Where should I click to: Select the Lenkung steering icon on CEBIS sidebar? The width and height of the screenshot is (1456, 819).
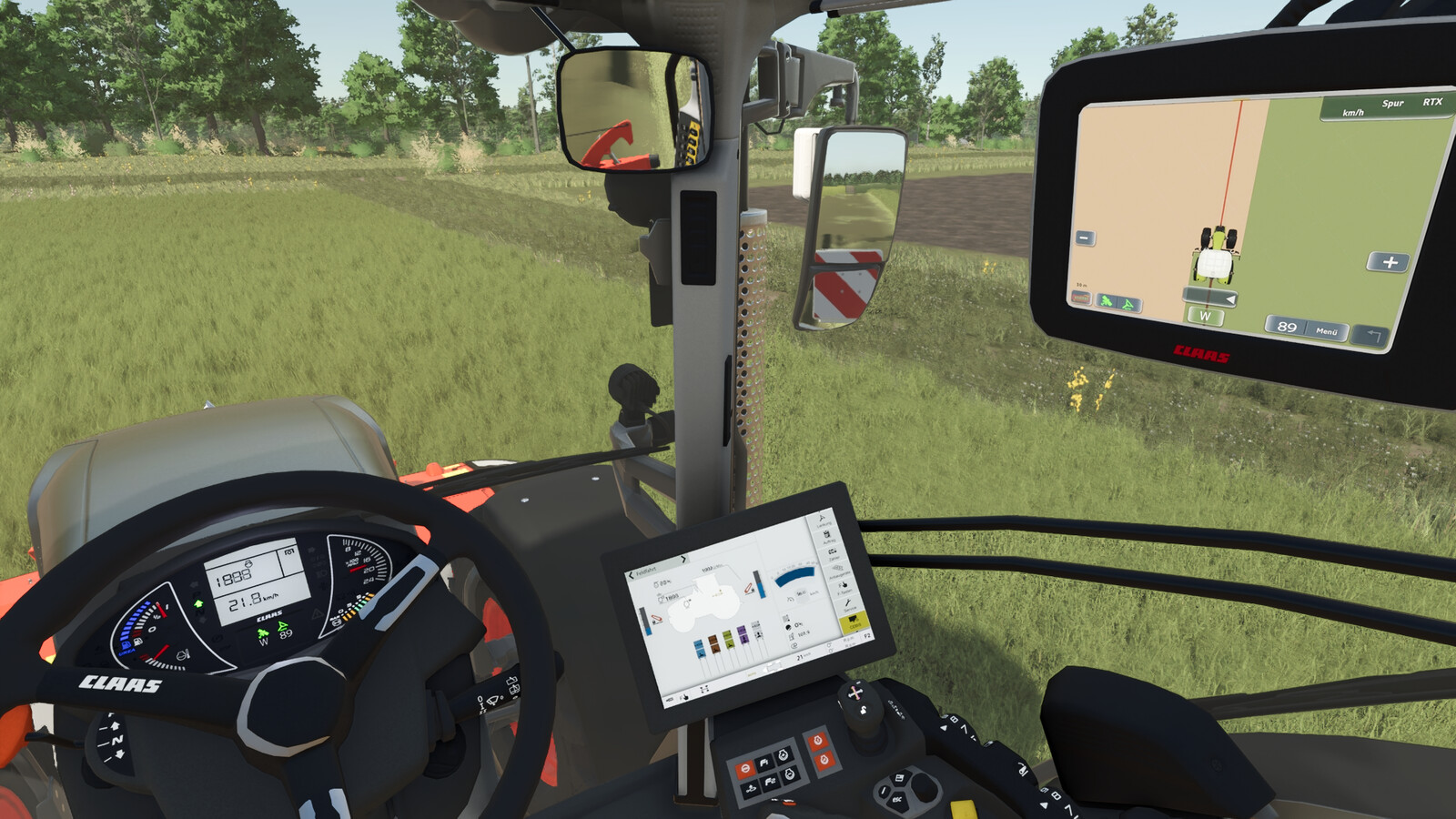point(822,519)
